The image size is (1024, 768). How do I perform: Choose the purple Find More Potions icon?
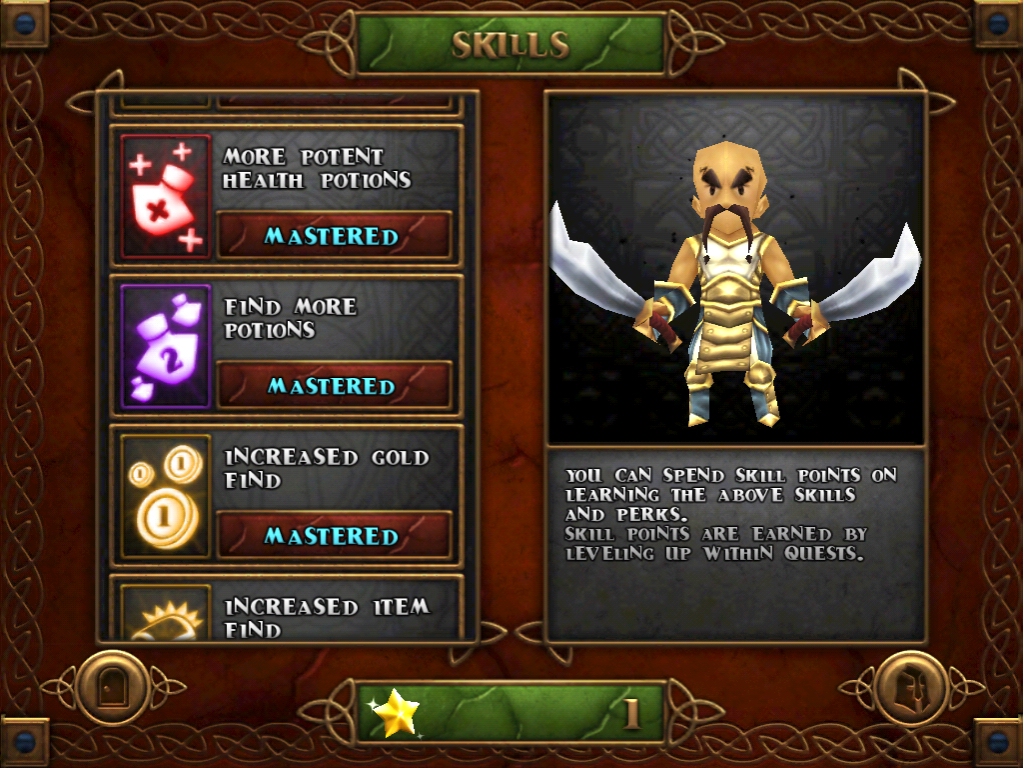pos(166,347)
